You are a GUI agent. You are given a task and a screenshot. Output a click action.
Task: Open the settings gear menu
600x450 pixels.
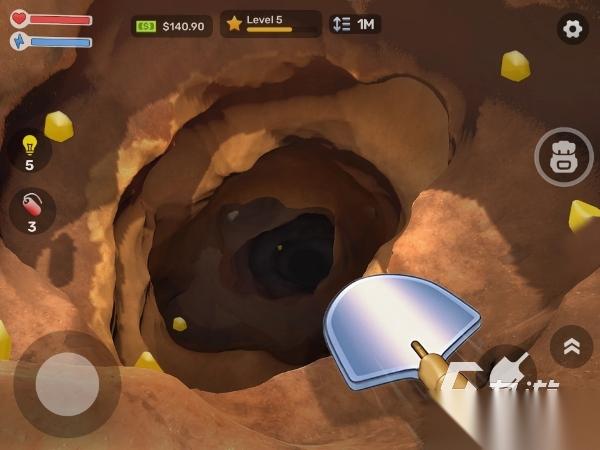[x=573, y=29]
